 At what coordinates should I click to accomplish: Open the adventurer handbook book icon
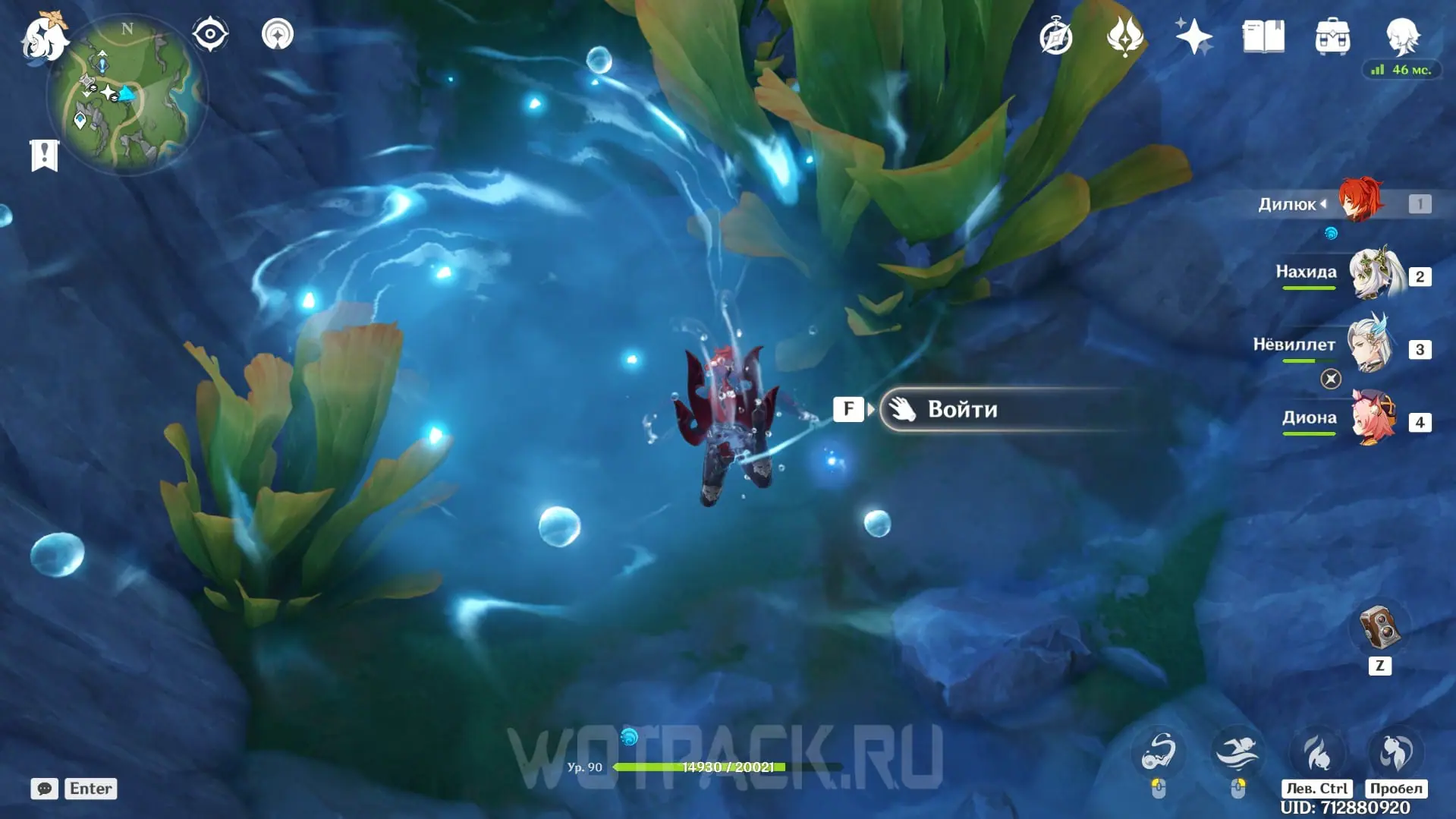[1263, 36]
